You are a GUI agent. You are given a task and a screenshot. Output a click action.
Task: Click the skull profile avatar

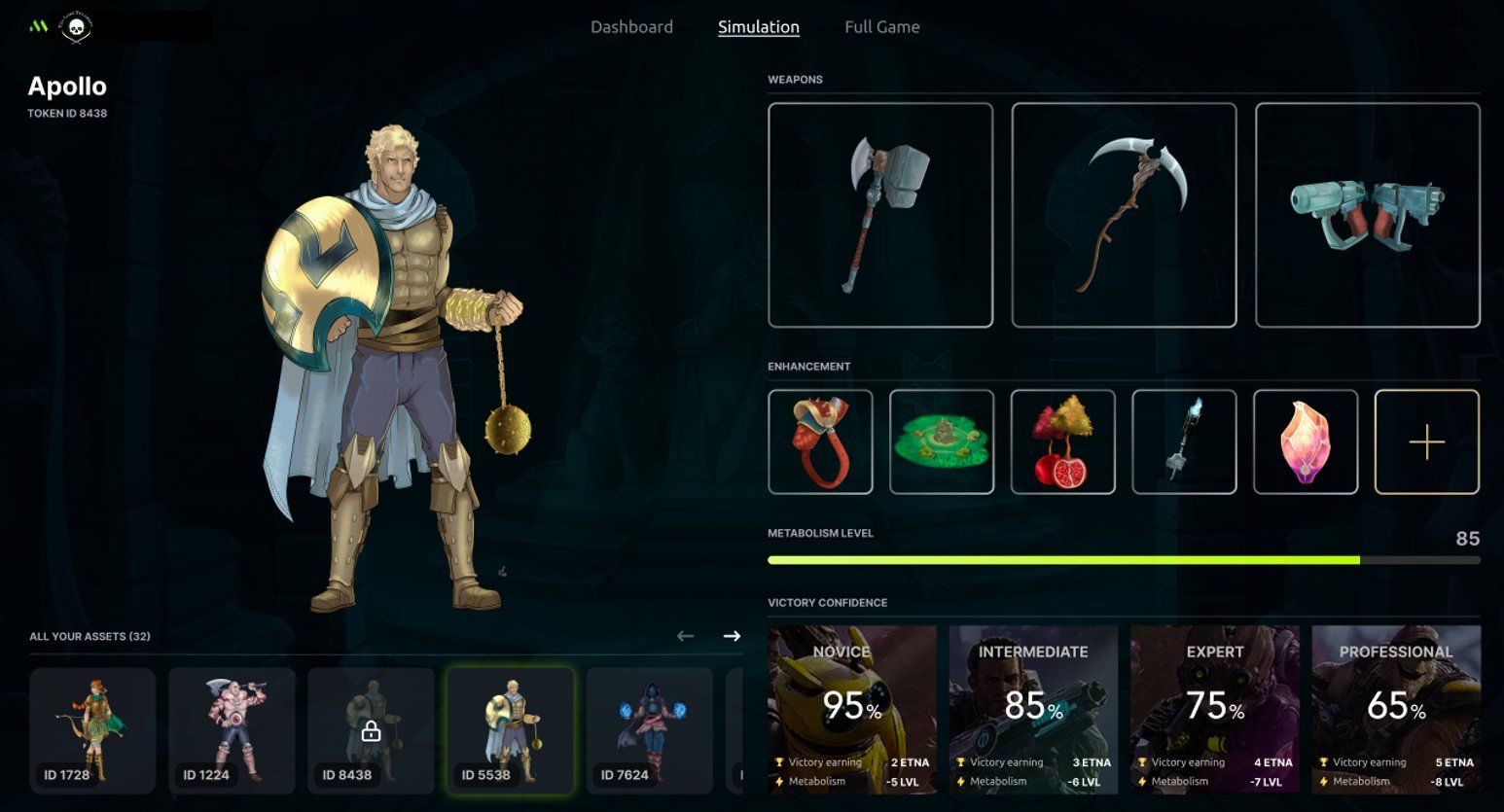[x=76, y=27]
